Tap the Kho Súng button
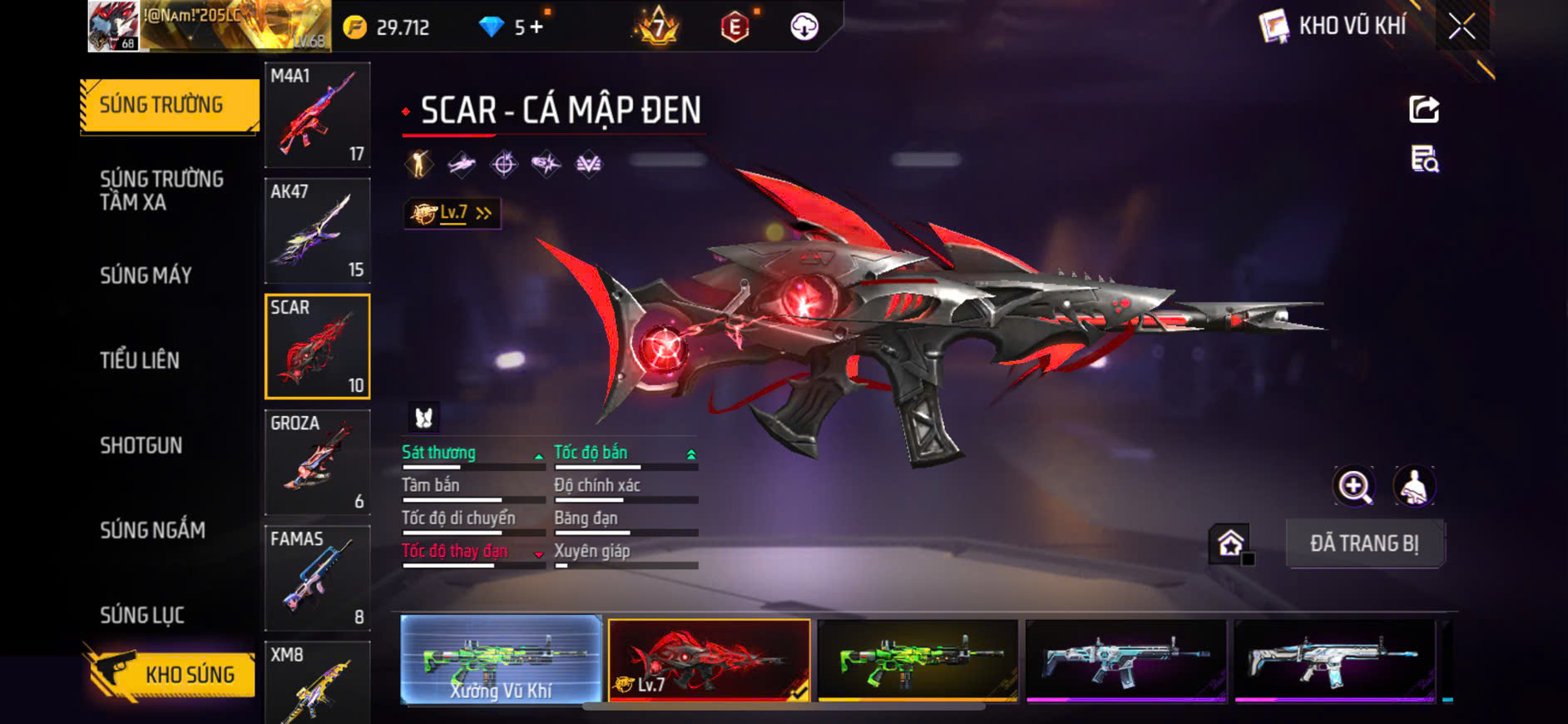The width and height of the screenshot is (1568, 724). (171, 673)
